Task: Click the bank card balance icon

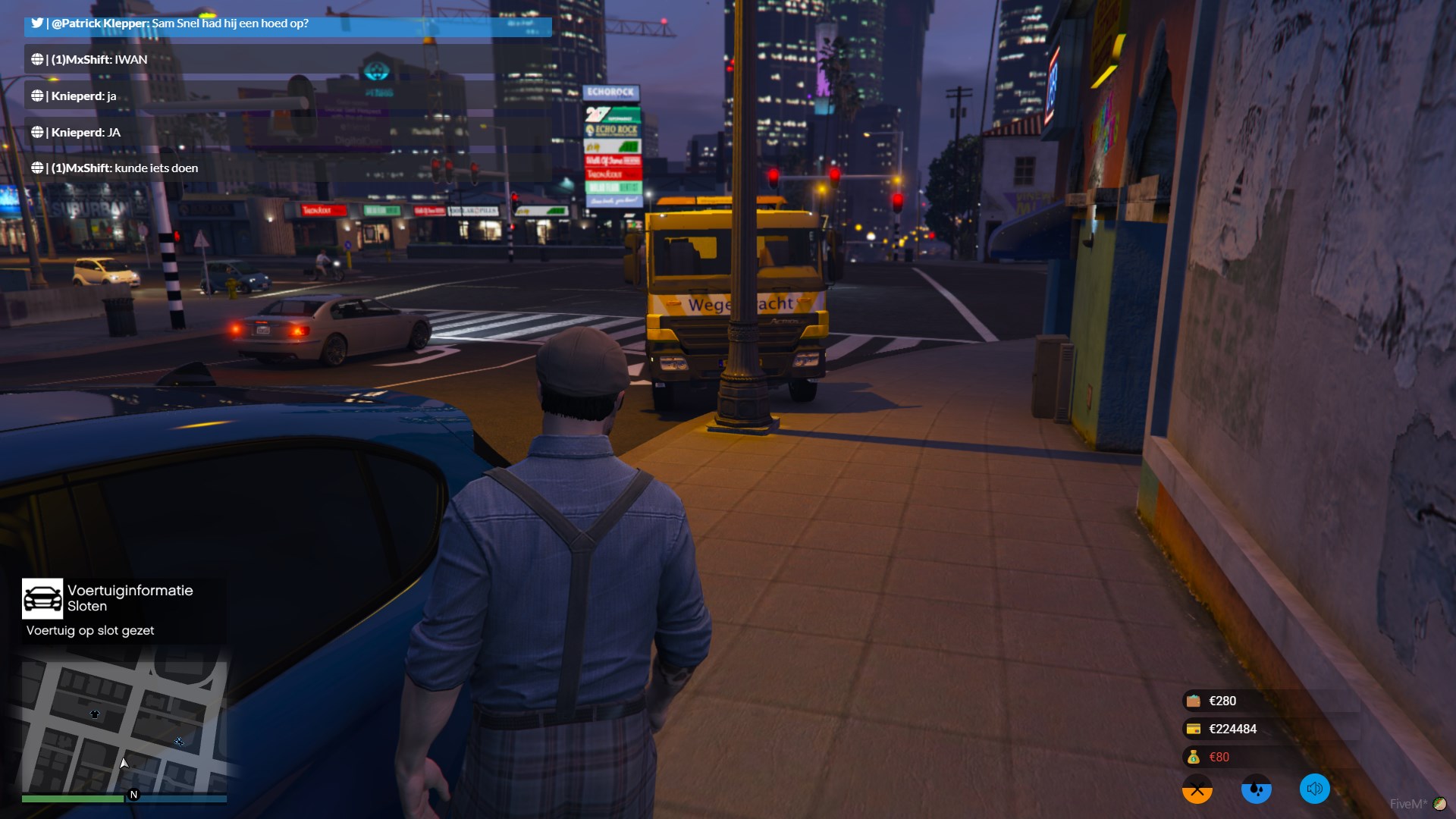Action: [x=1194, y=729]
